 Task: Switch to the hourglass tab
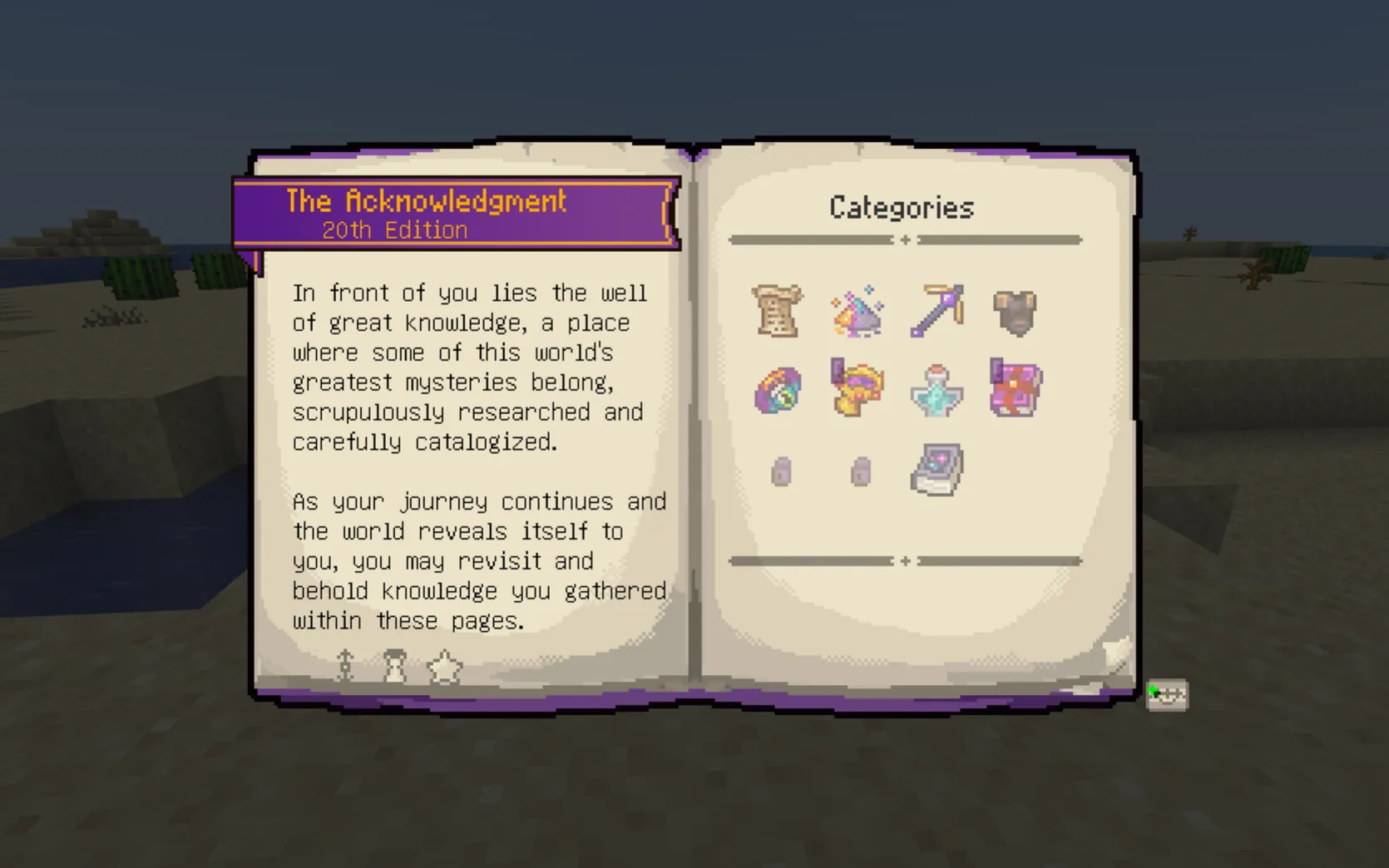(395, 666)
